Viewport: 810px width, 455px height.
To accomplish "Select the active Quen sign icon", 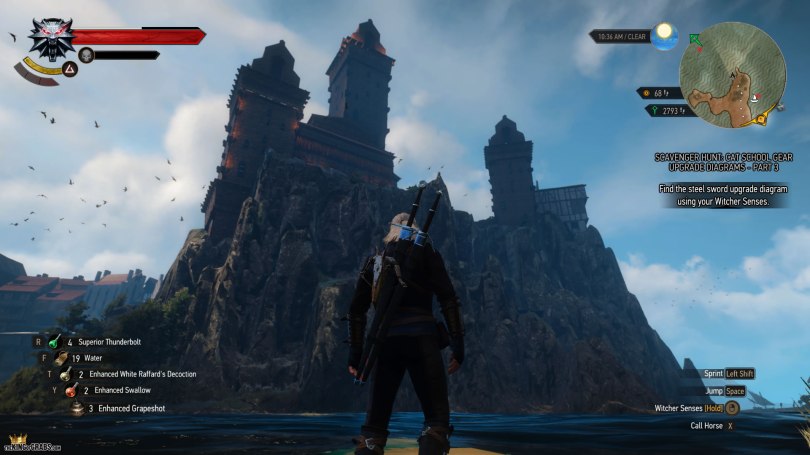I will tap(71, 69).
